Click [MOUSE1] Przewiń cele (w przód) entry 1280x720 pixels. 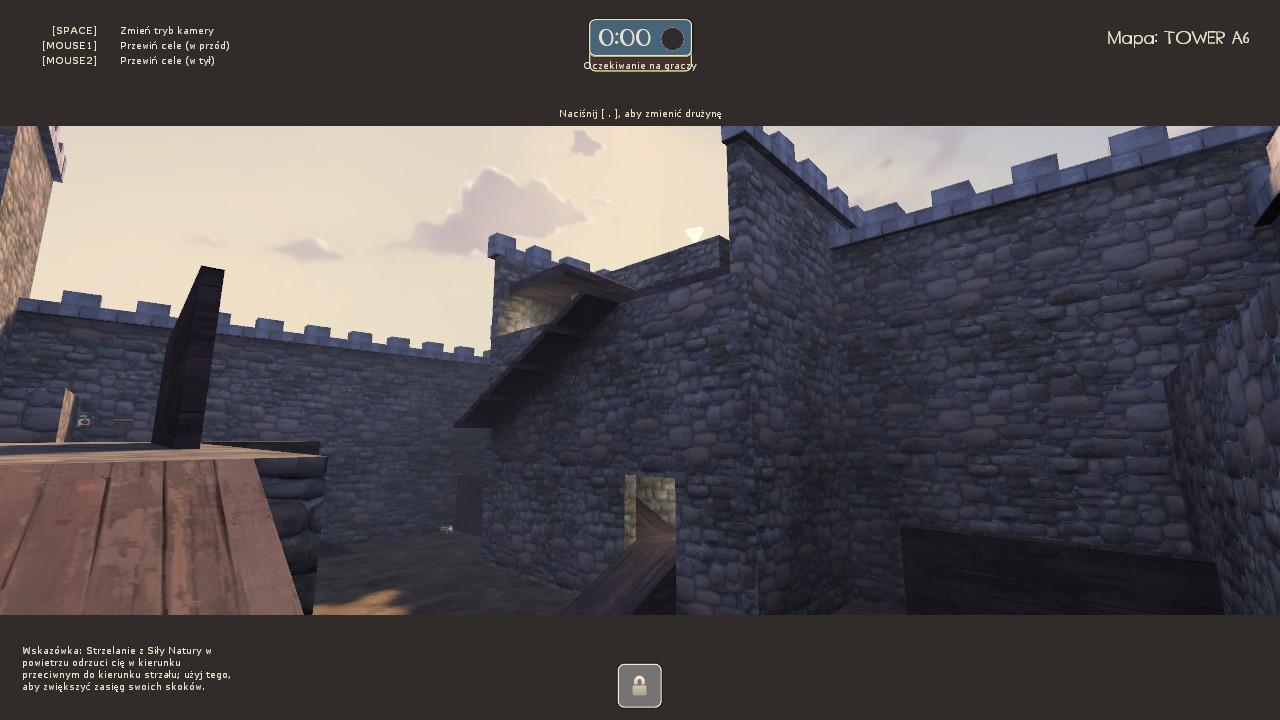click(135, 45)
